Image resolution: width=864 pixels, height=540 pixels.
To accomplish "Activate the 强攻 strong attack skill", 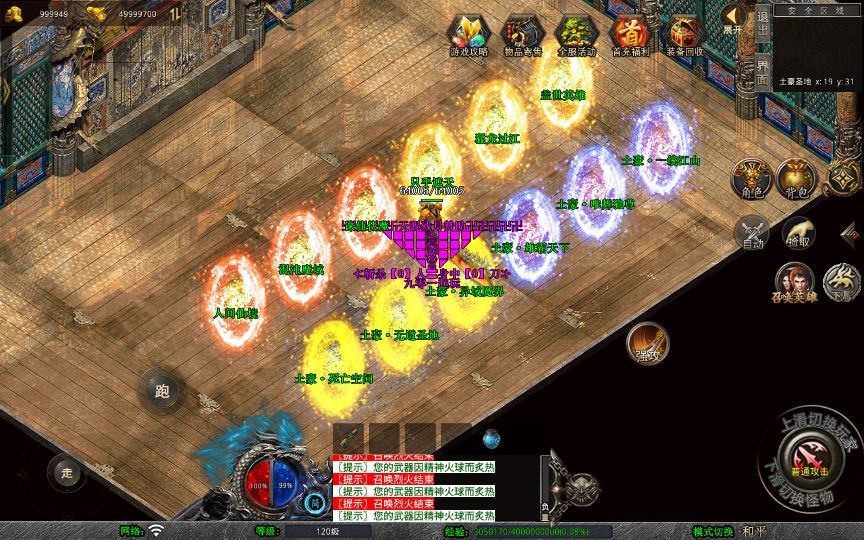I will (x=647, y=343).
